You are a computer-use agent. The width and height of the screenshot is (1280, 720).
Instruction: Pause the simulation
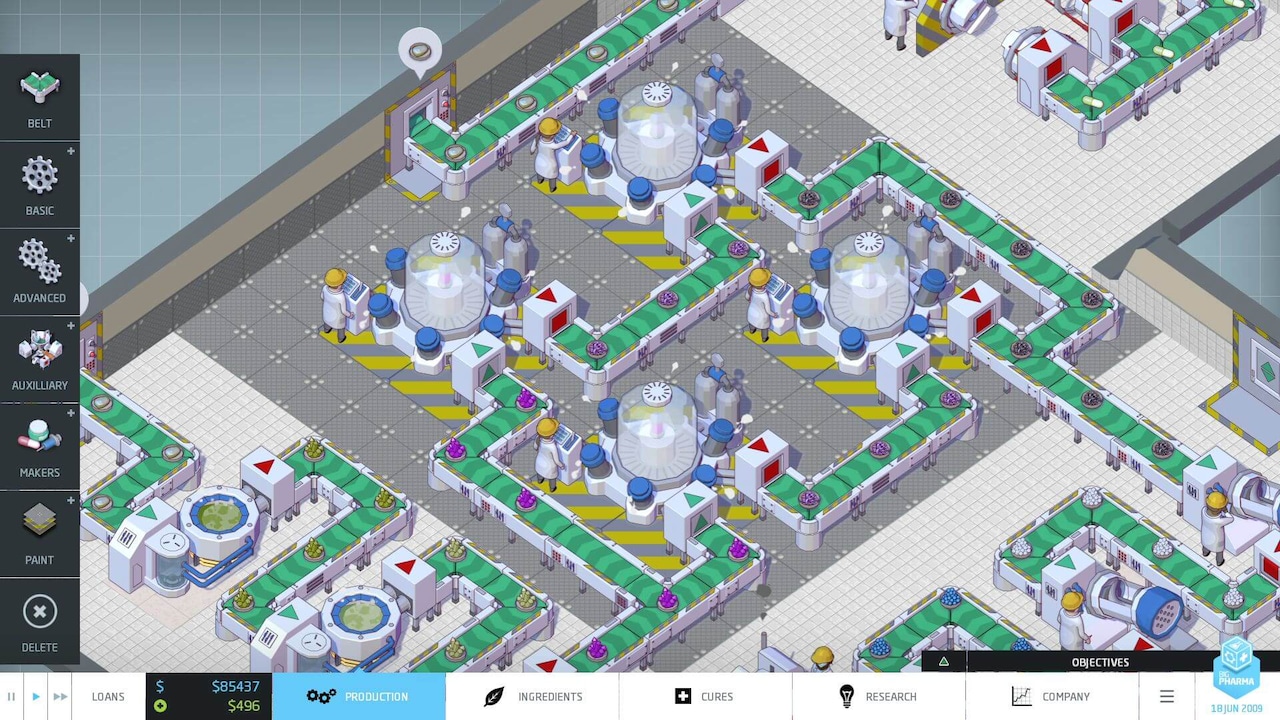click(11, 696)
